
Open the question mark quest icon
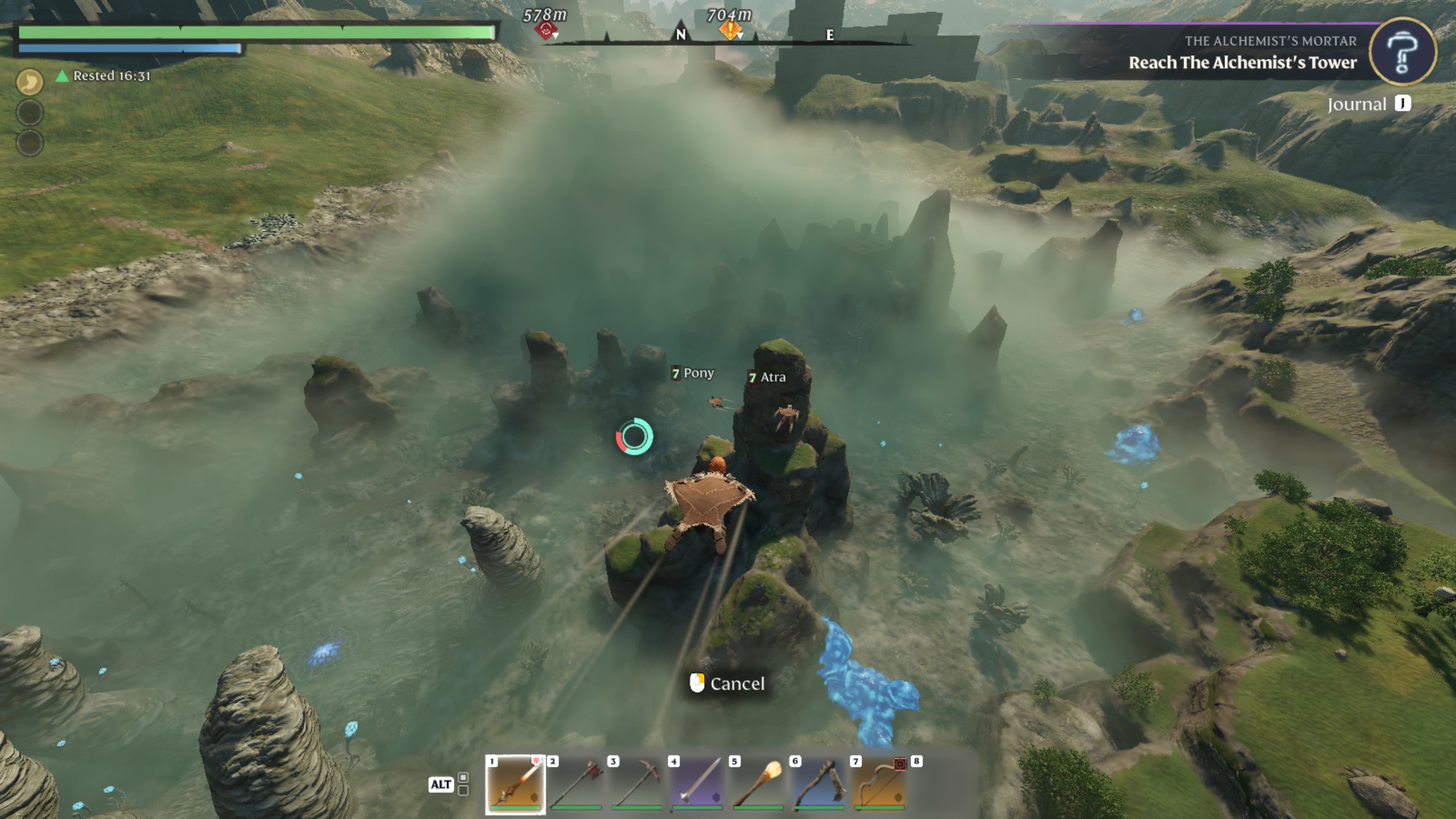[1402, 52]
